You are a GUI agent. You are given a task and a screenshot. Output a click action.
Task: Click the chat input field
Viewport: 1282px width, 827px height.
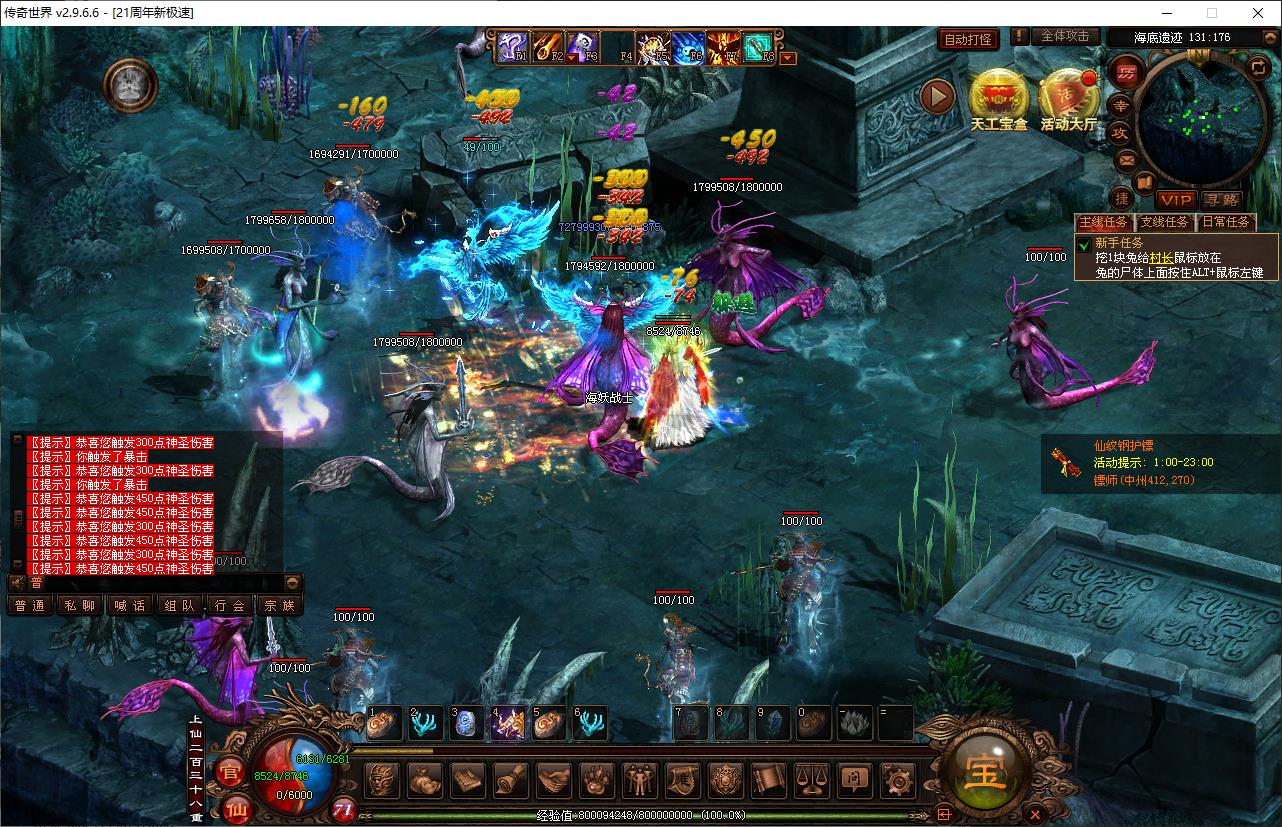[x=150, y=582]
